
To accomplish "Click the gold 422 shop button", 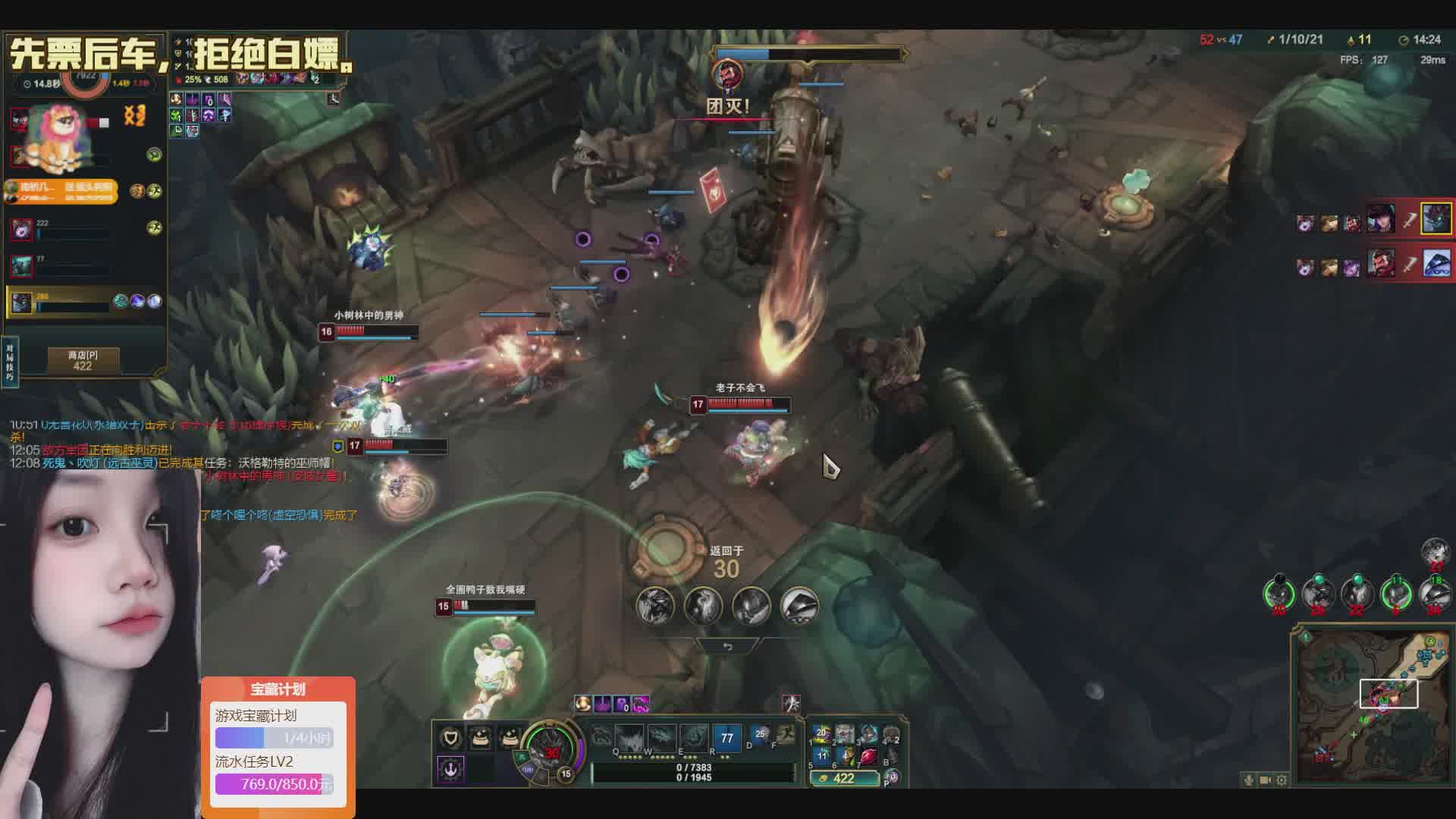I will tap(844, 778).
